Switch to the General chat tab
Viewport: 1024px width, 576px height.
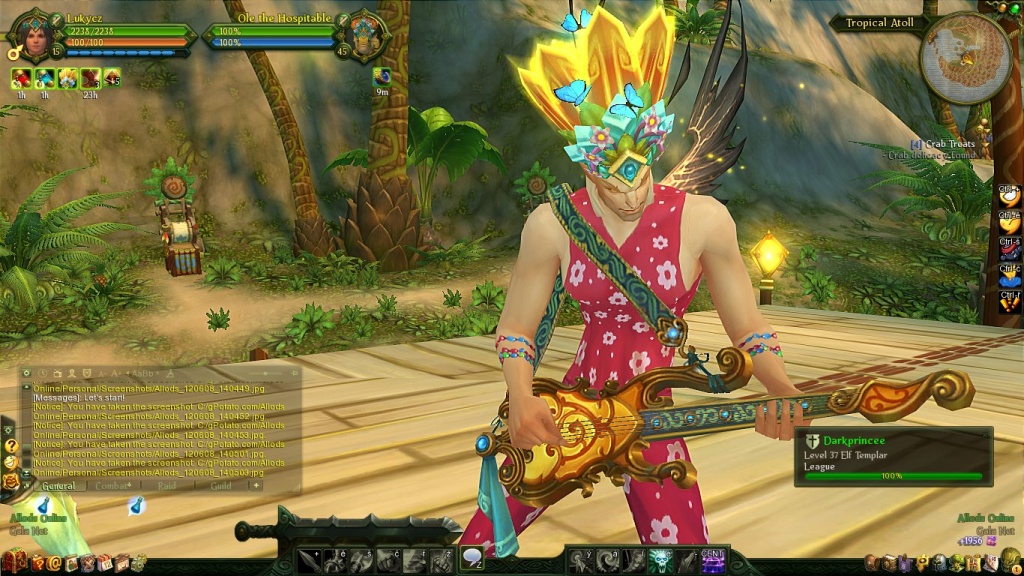tap(58, 486)
